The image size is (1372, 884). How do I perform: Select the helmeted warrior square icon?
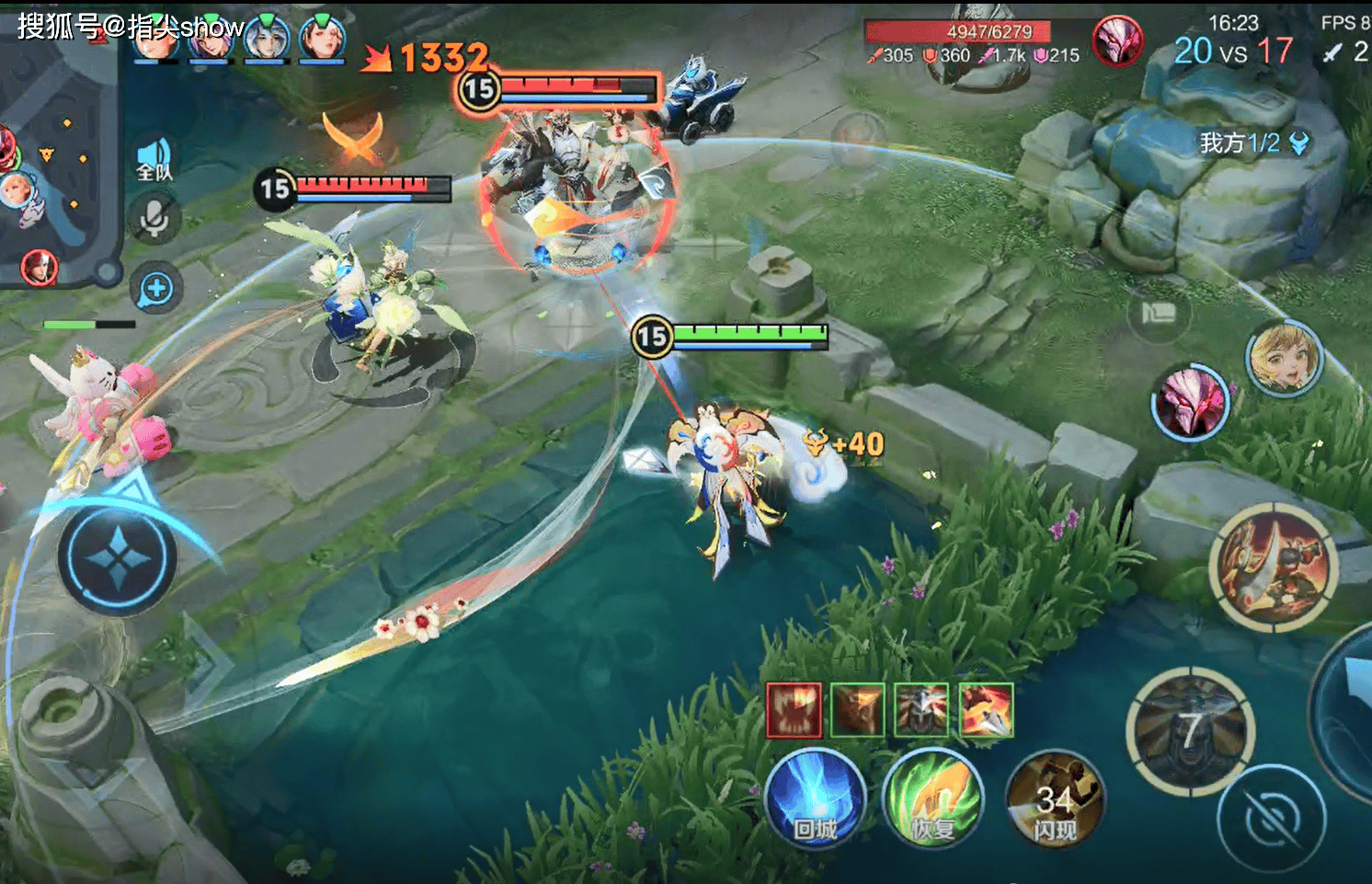point(921,710)
